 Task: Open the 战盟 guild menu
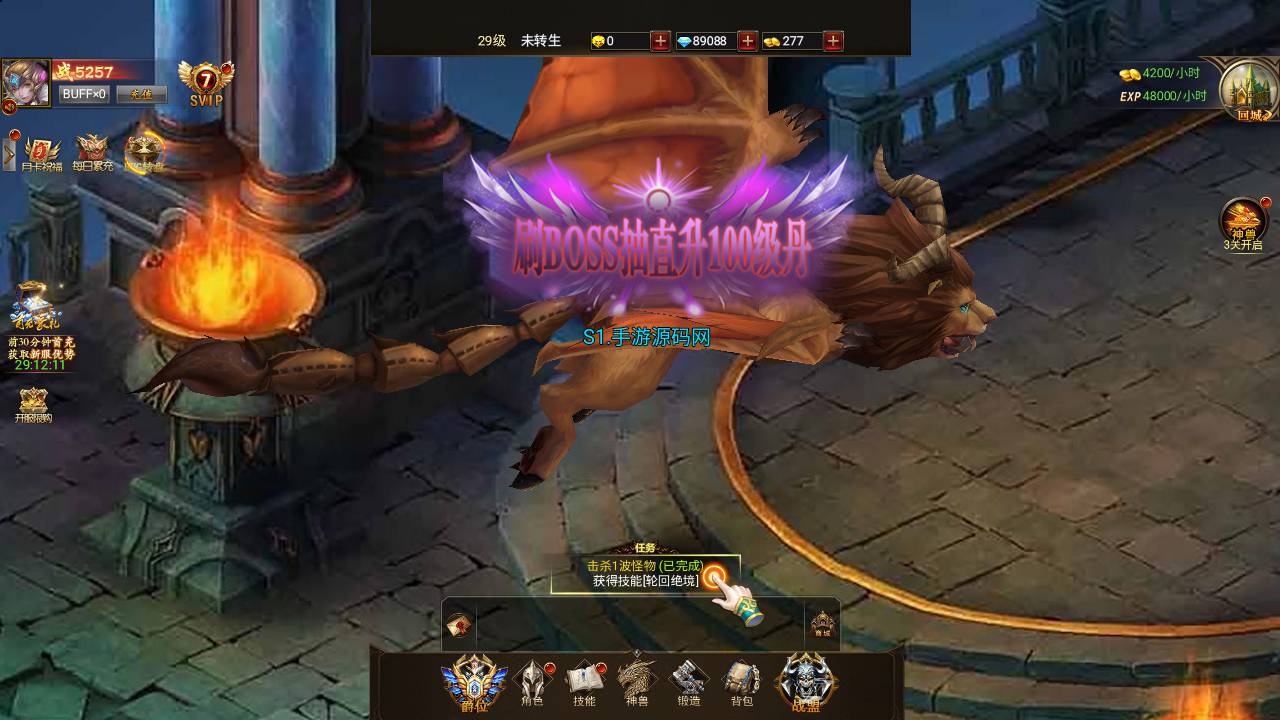(805, 680)
